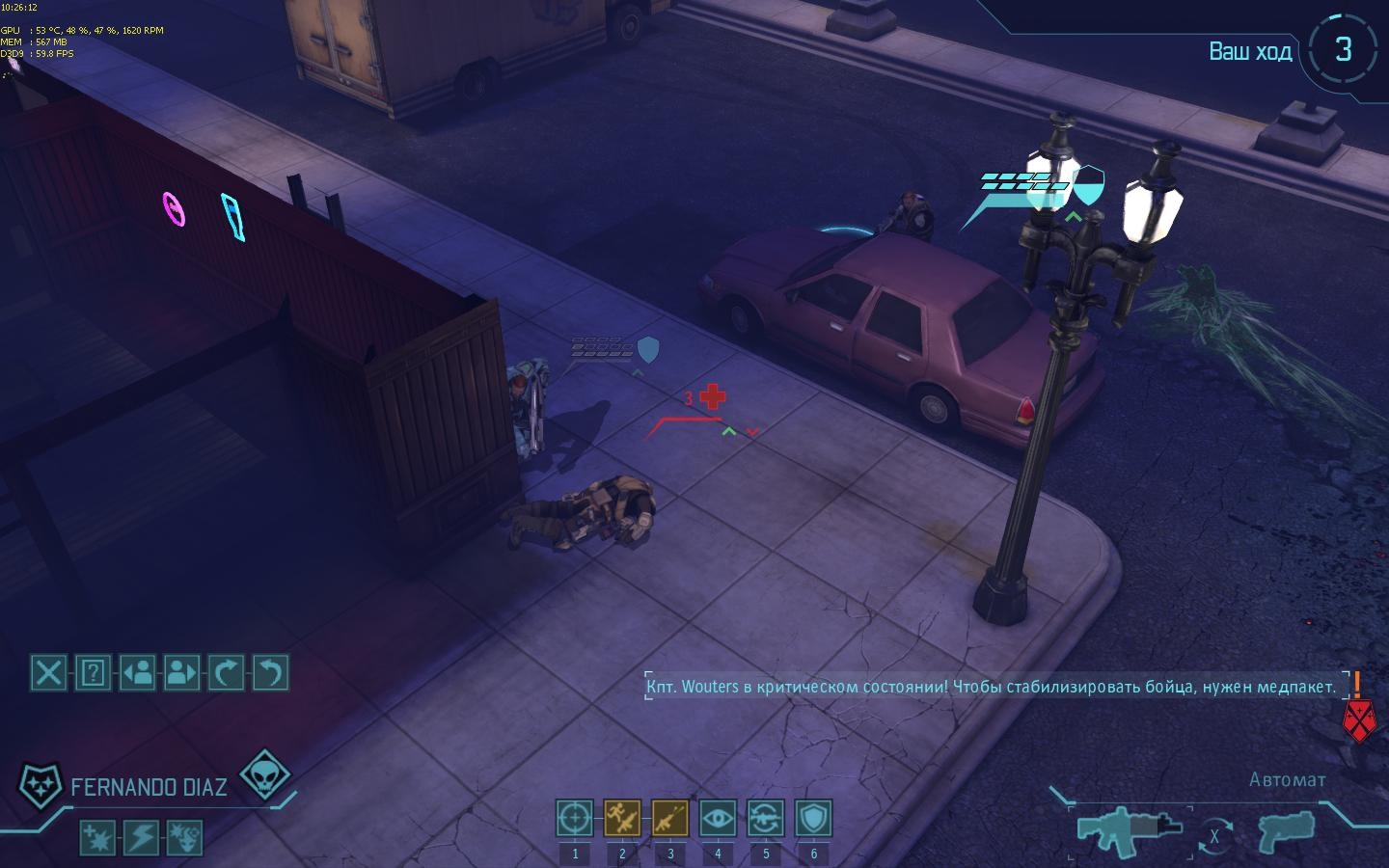Select the assault rifle weapon slot
The width and height of the screenshot is (1389, 868).
tap(1130, 827)
